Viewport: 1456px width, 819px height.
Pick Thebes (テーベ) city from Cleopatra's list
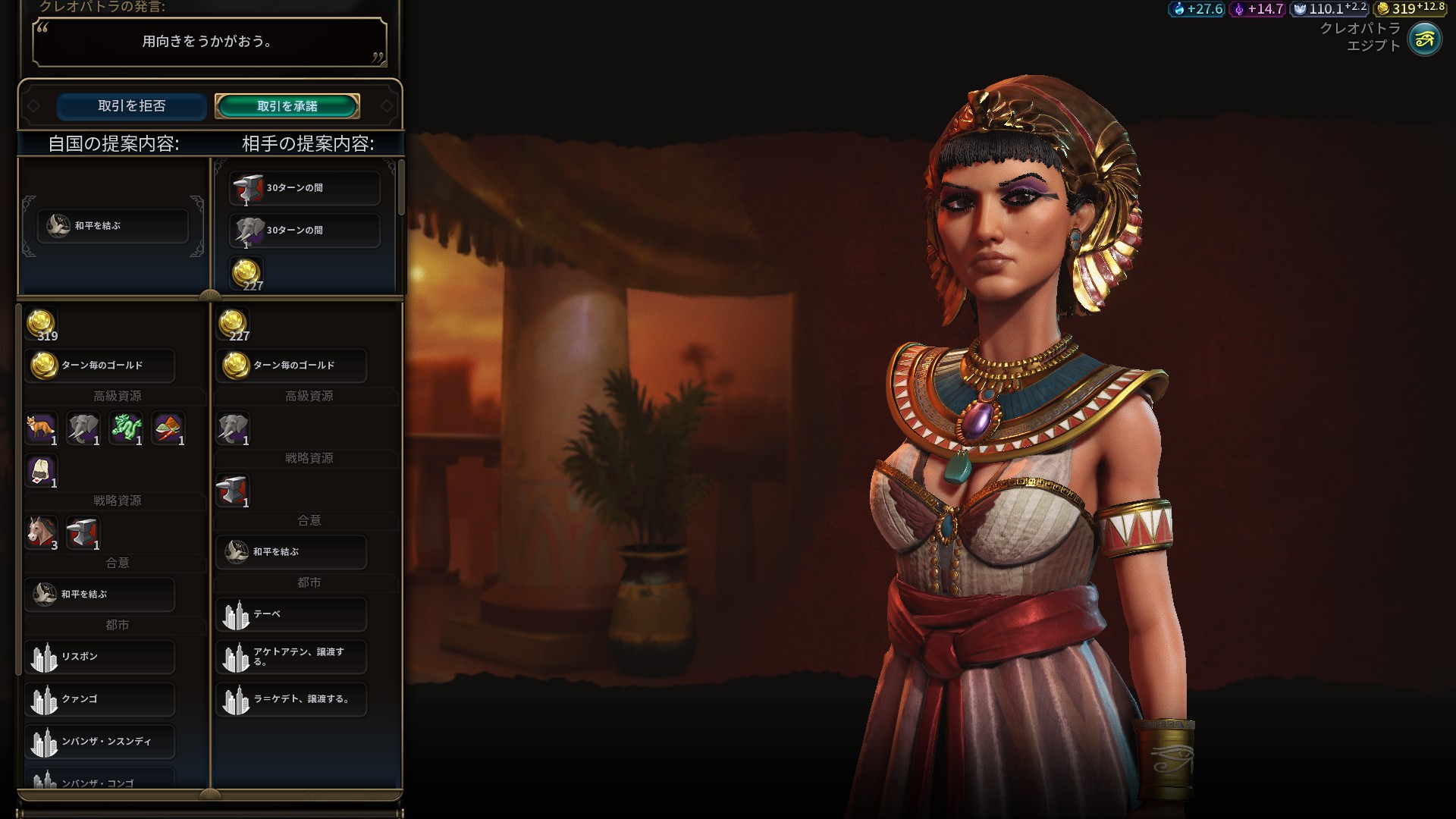tap(291, 614)
